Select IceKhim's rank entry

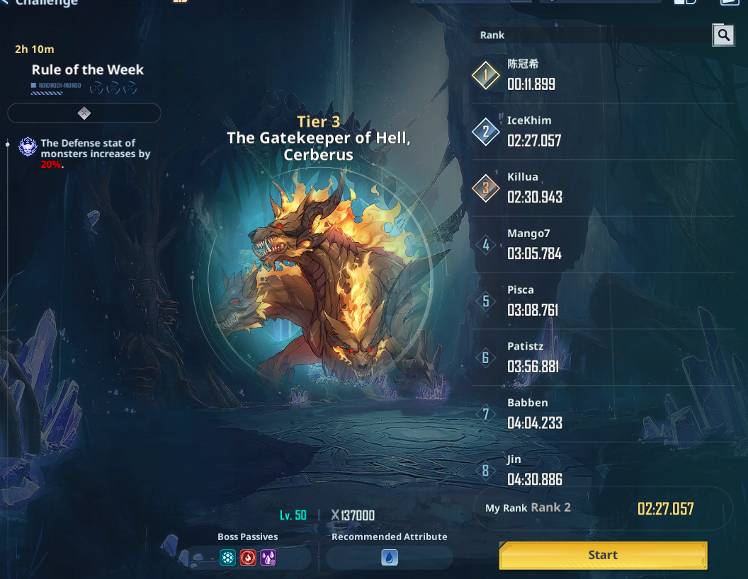click(603, 132)
